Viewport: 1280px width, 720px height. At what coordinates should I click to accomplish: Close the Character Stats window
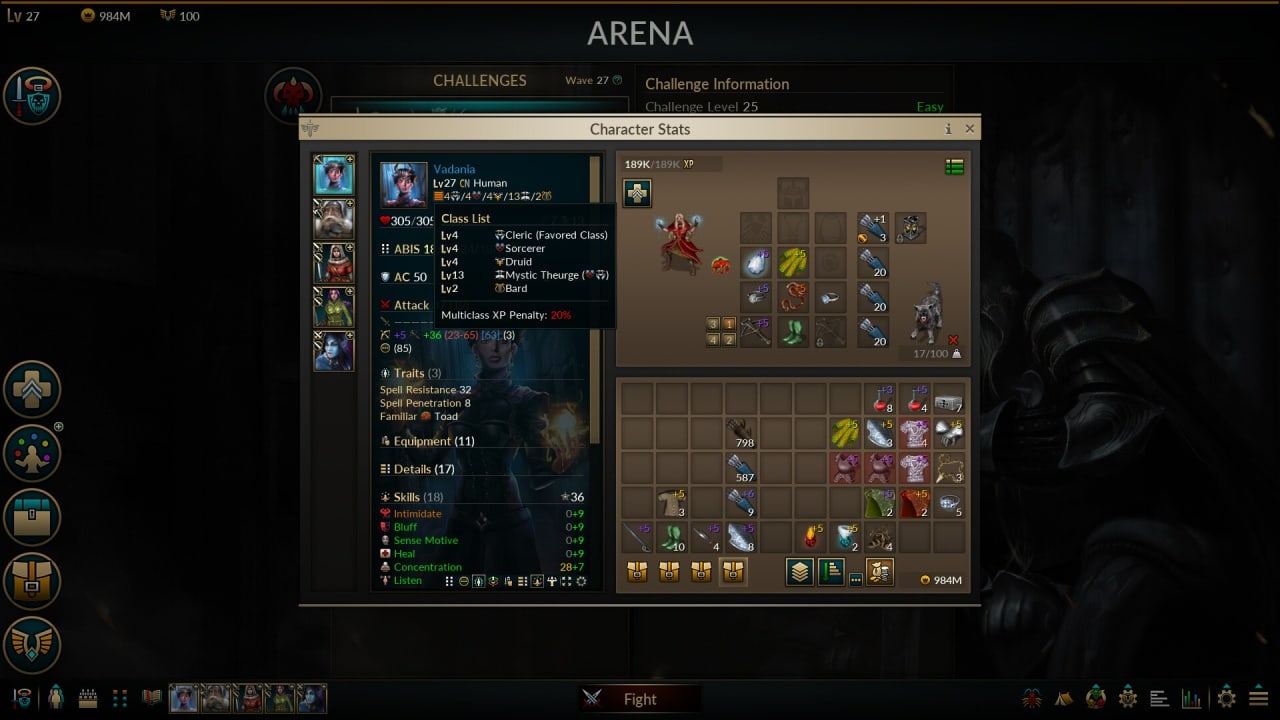pos(969,129)
